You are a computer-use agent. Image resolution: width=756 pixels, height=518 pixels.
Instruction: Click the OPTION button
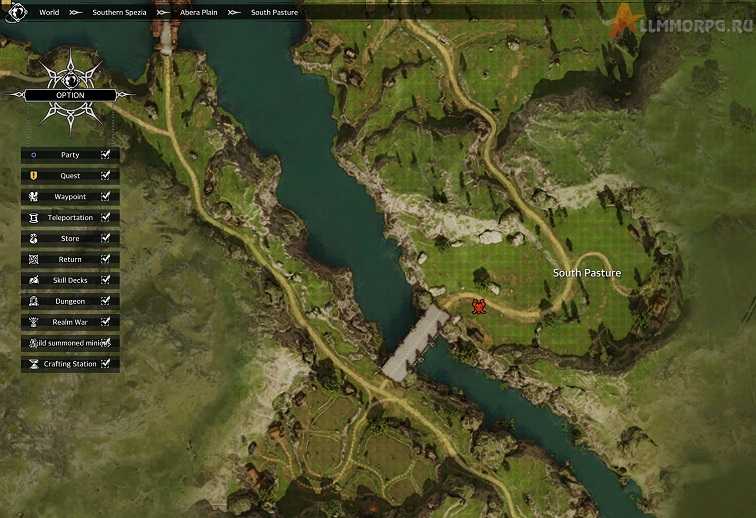(70, 95)
